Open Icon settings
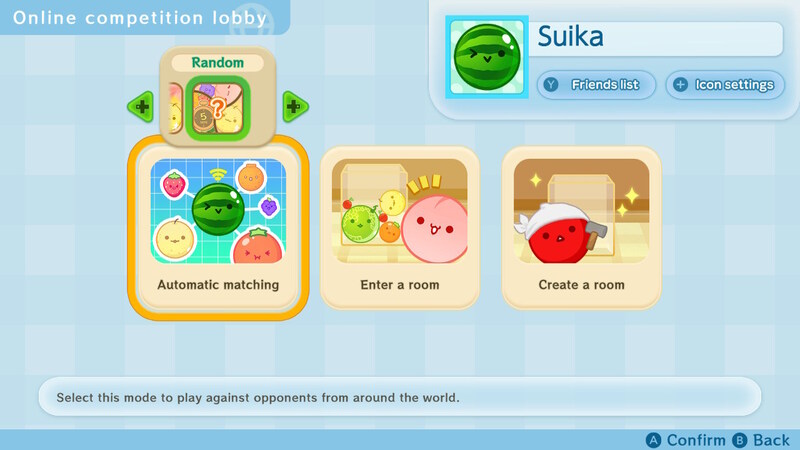Viewport: 800px width, 450px height. 724,85
